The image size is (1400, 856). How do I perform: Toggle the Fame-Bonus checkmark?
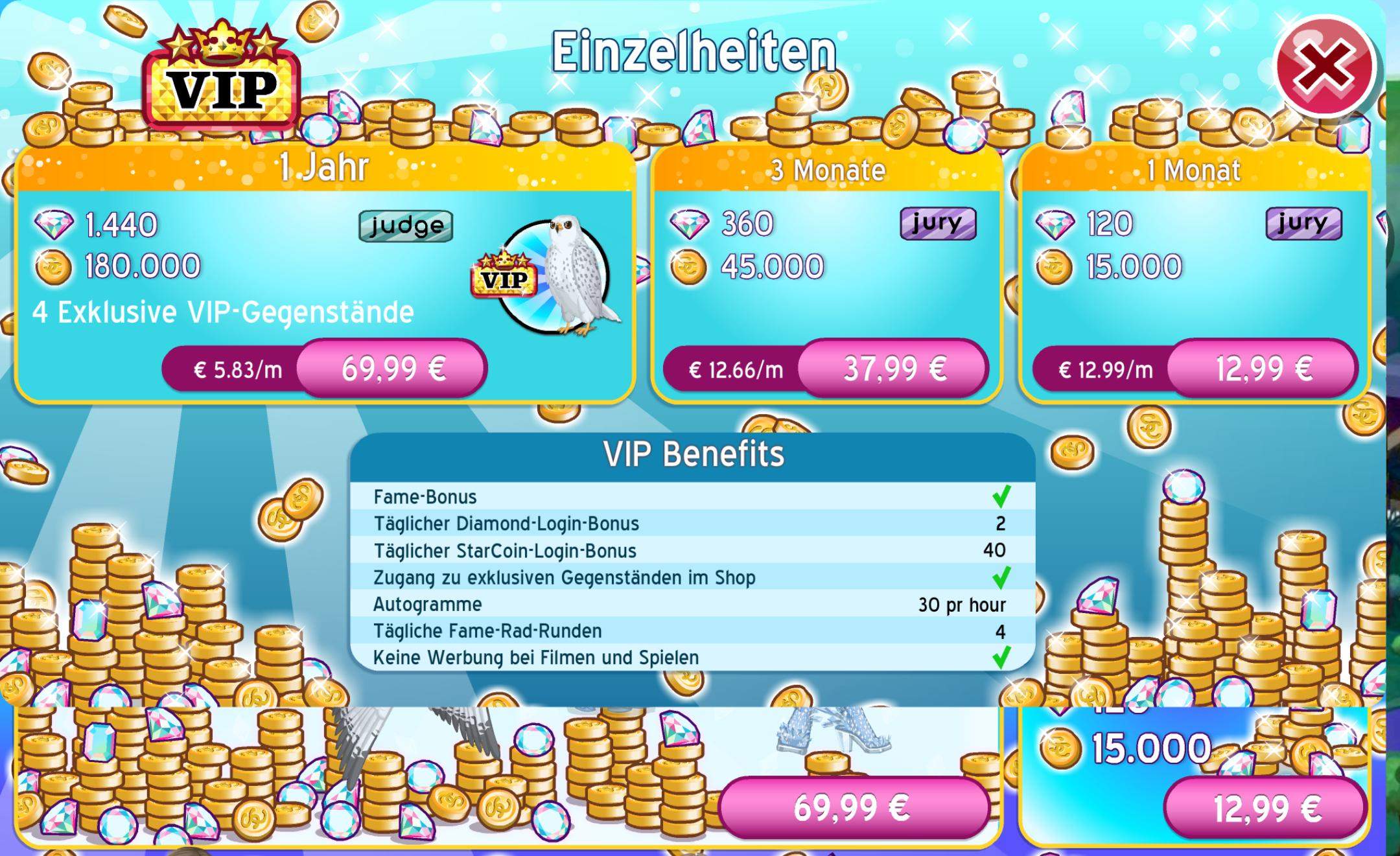pos(1001,496)
